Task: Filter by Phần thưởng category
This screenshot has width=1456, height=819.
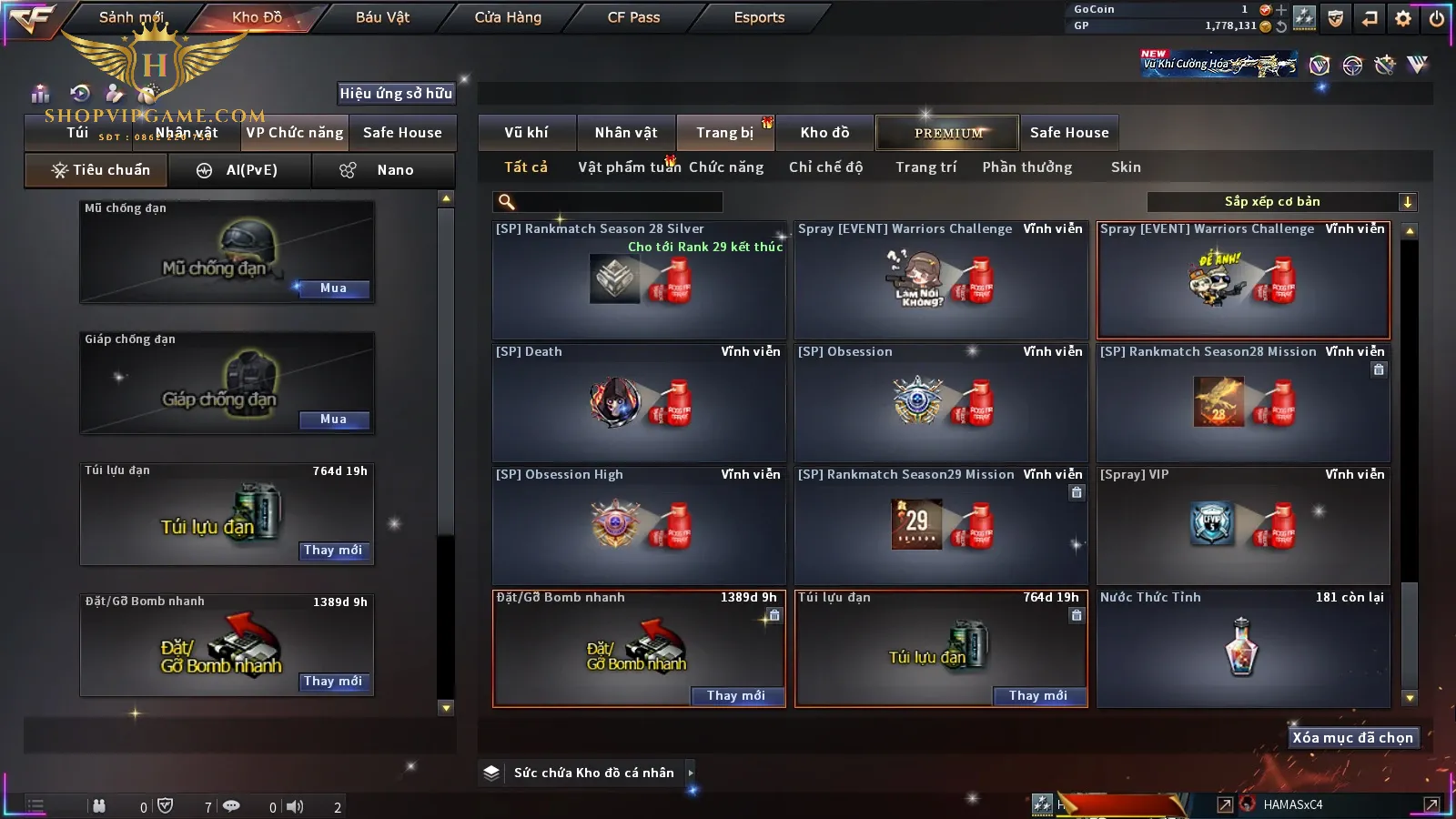Action: tap(1026, 167)
